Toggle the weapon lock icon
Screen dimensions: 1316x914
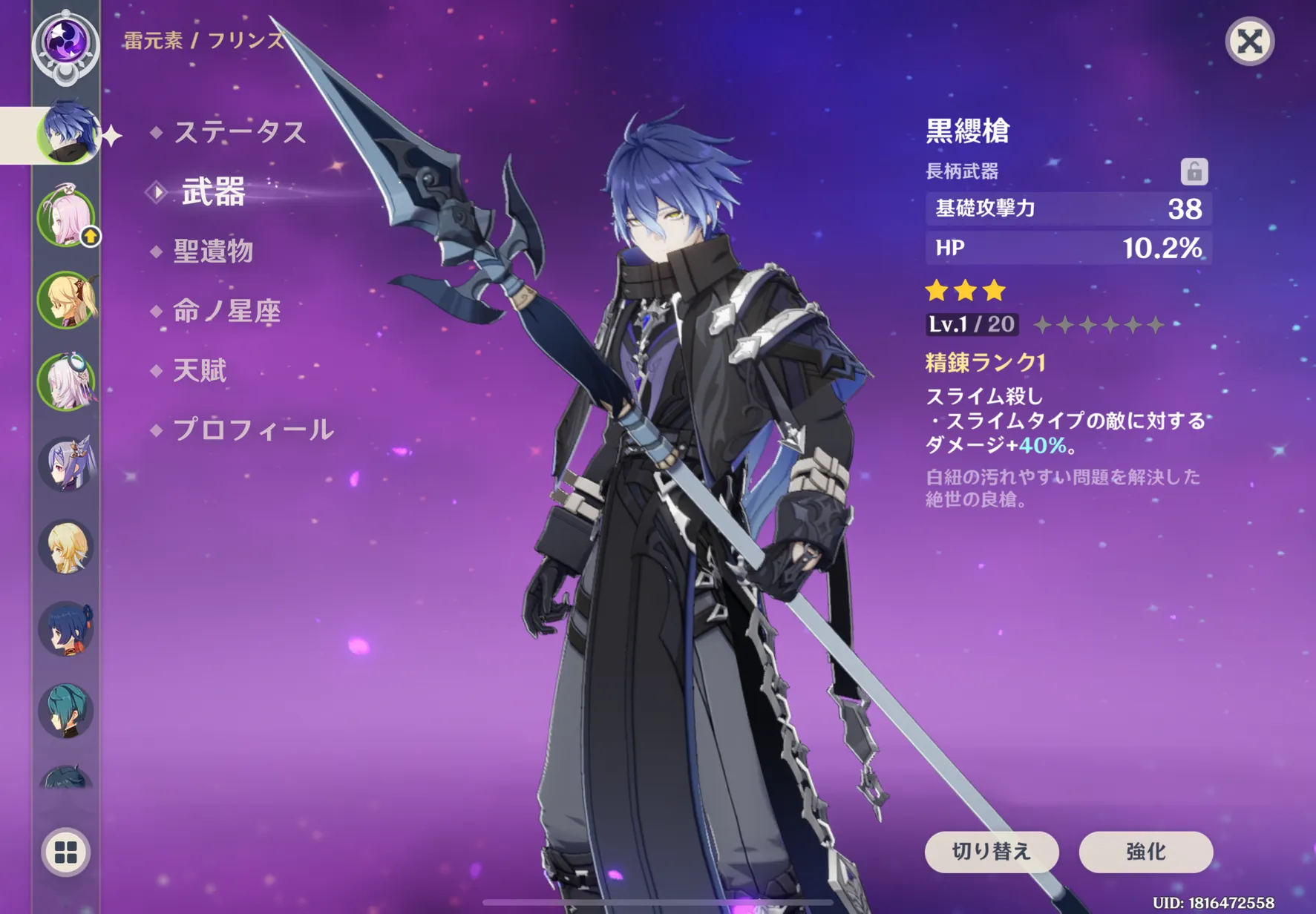pos(1194,171)
